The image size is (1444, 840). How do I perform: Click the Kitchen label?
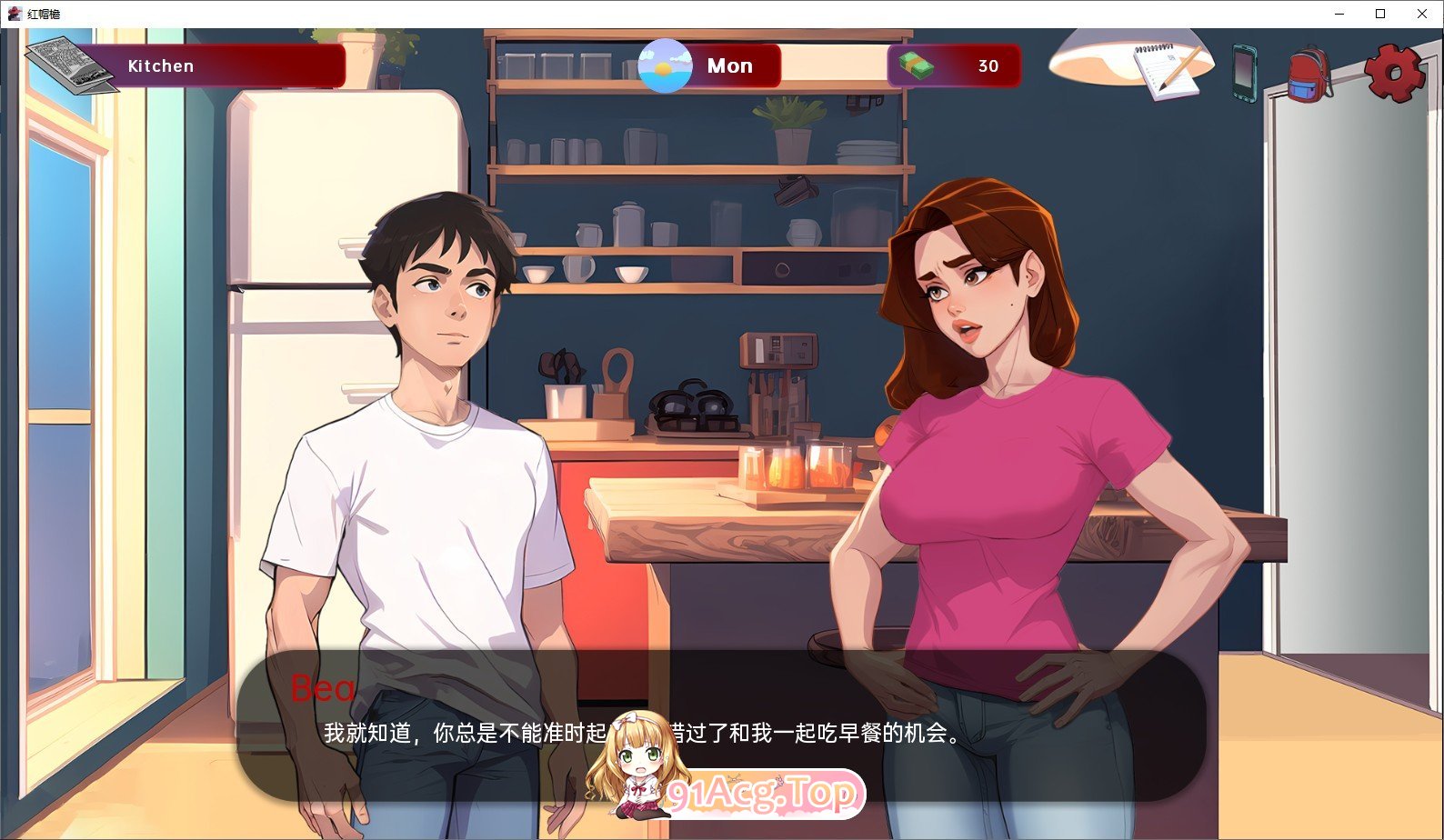(160, 65)
